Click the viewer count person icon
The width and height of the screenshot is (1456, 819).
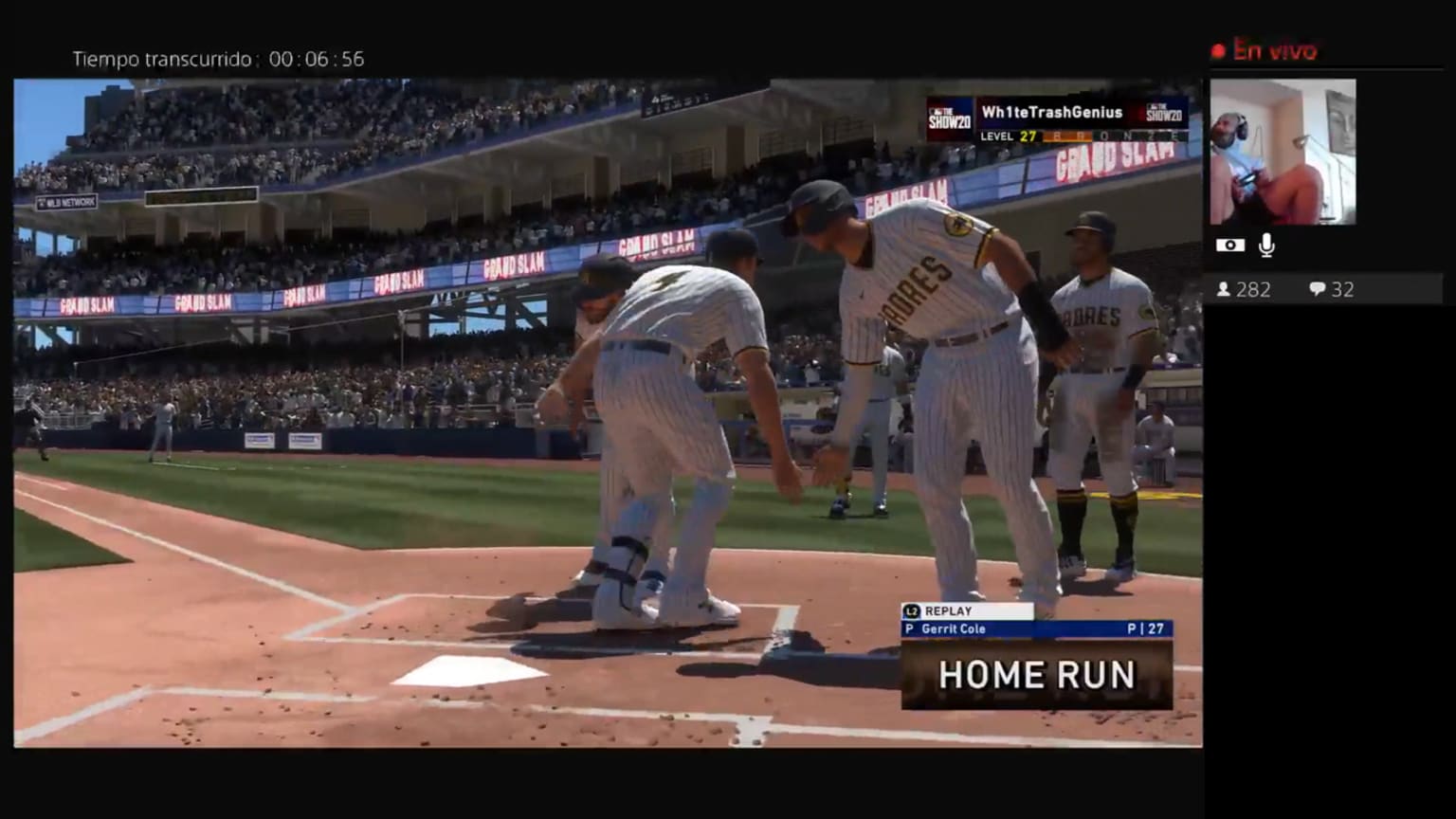click(x=1224, y=289)
